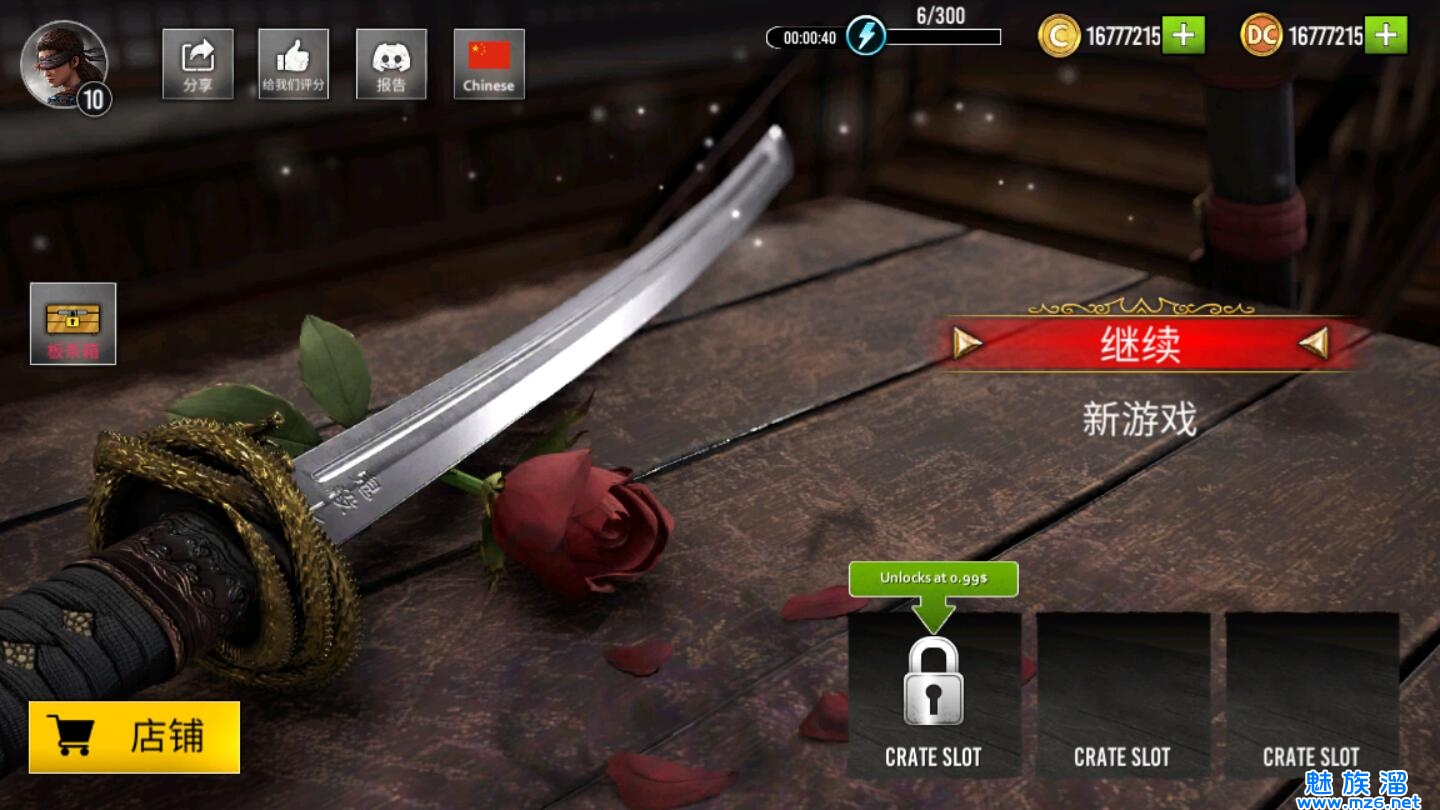This screenshot has width=1440, height=810.
Task: Choose 继续 to continue the game
Action: click(x=1140, y=345)
